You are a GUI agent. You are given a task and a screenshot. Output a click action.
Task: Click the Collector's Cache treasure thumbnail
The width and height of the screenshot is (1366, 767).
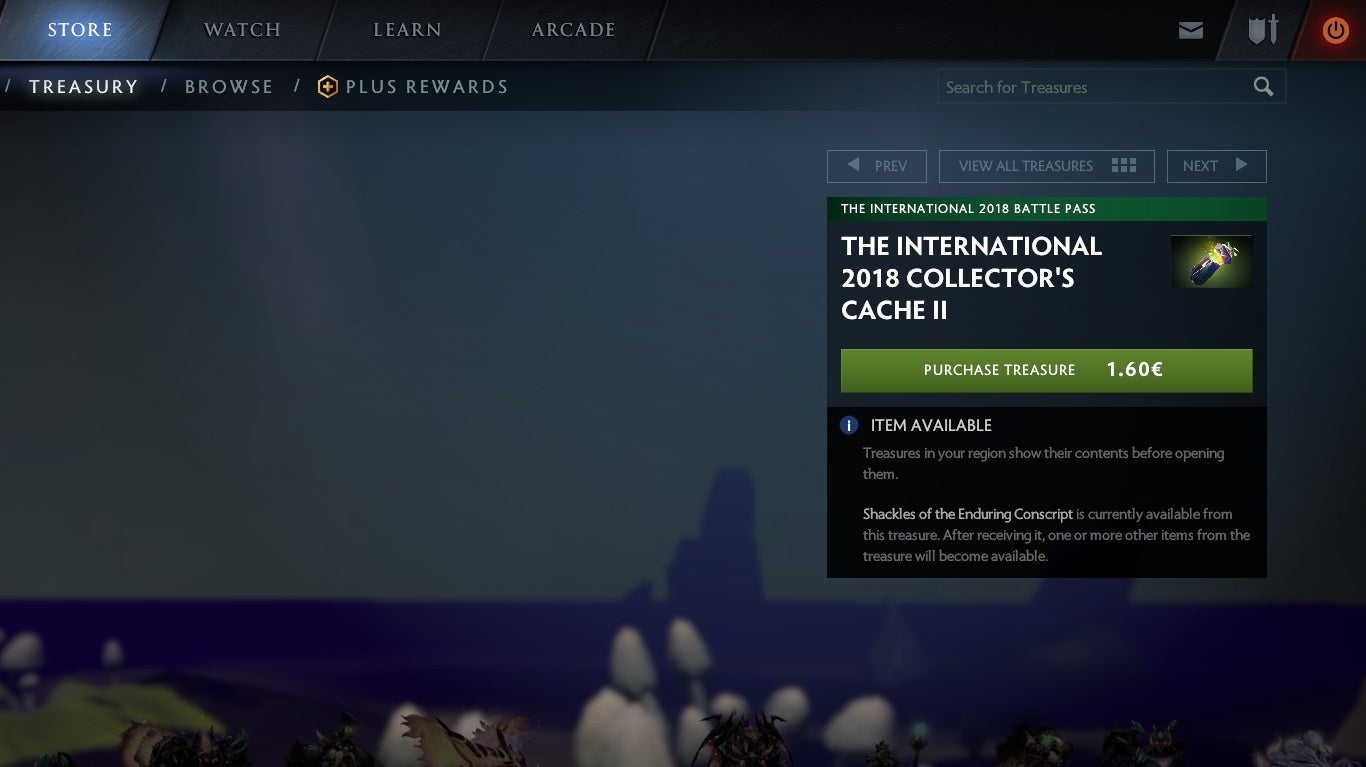[x=1211, y=261]
